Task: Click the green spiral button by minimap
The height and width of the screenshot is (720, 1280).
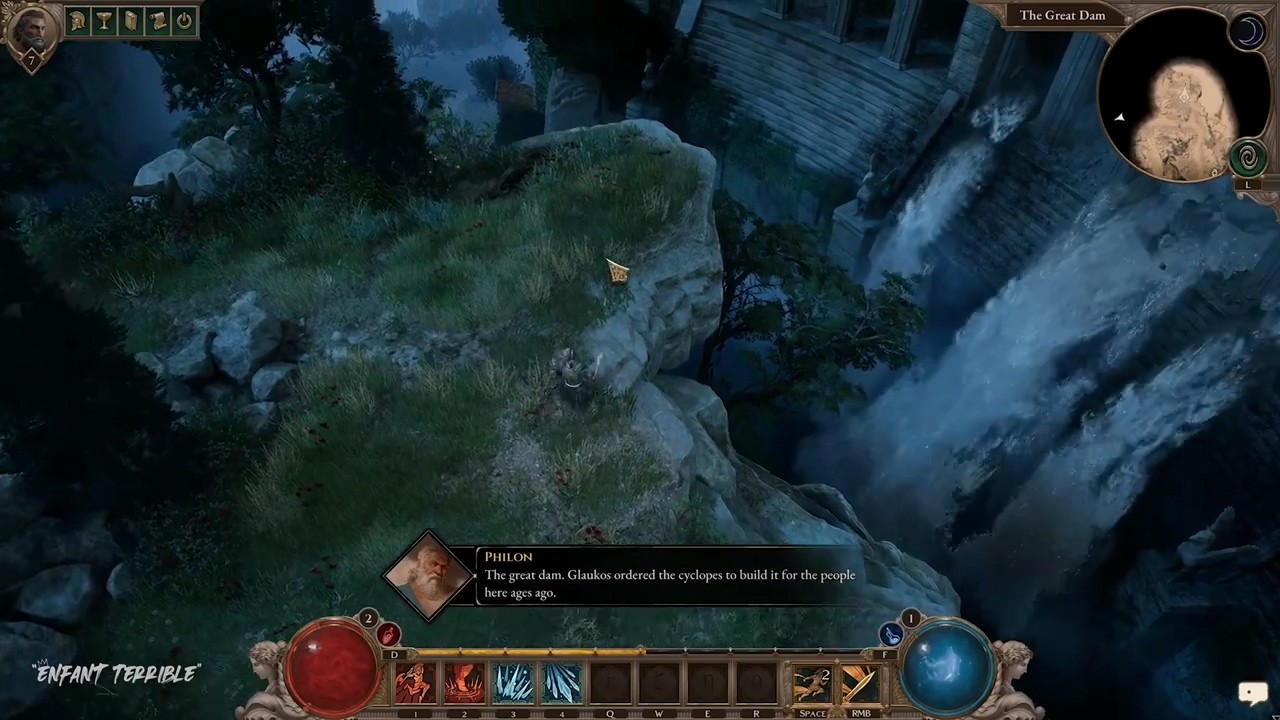Action: pyautogui.click(x=1247, y=157)
